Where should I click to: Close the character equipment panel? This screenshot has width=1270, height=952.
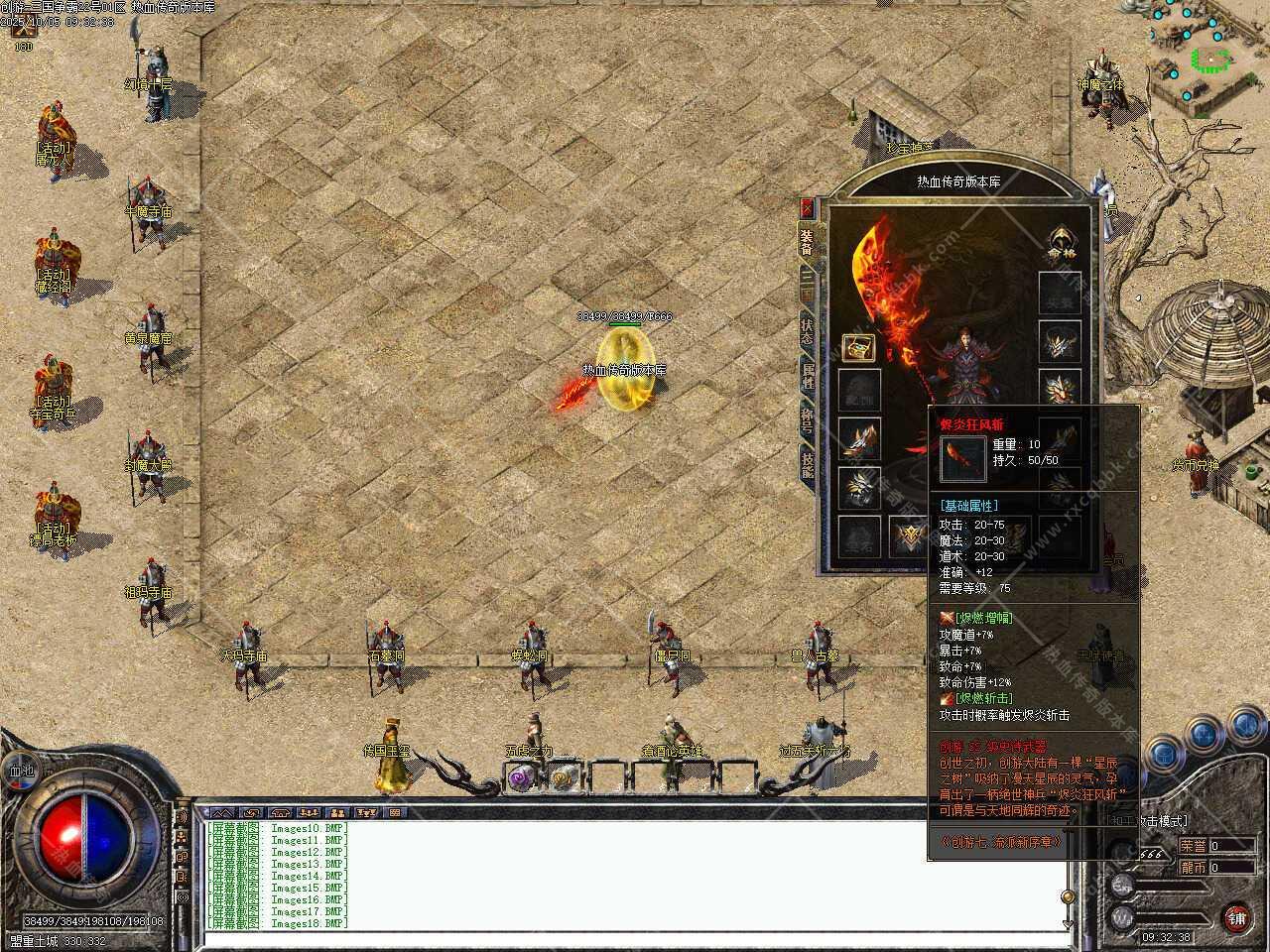tap(809, 207)
